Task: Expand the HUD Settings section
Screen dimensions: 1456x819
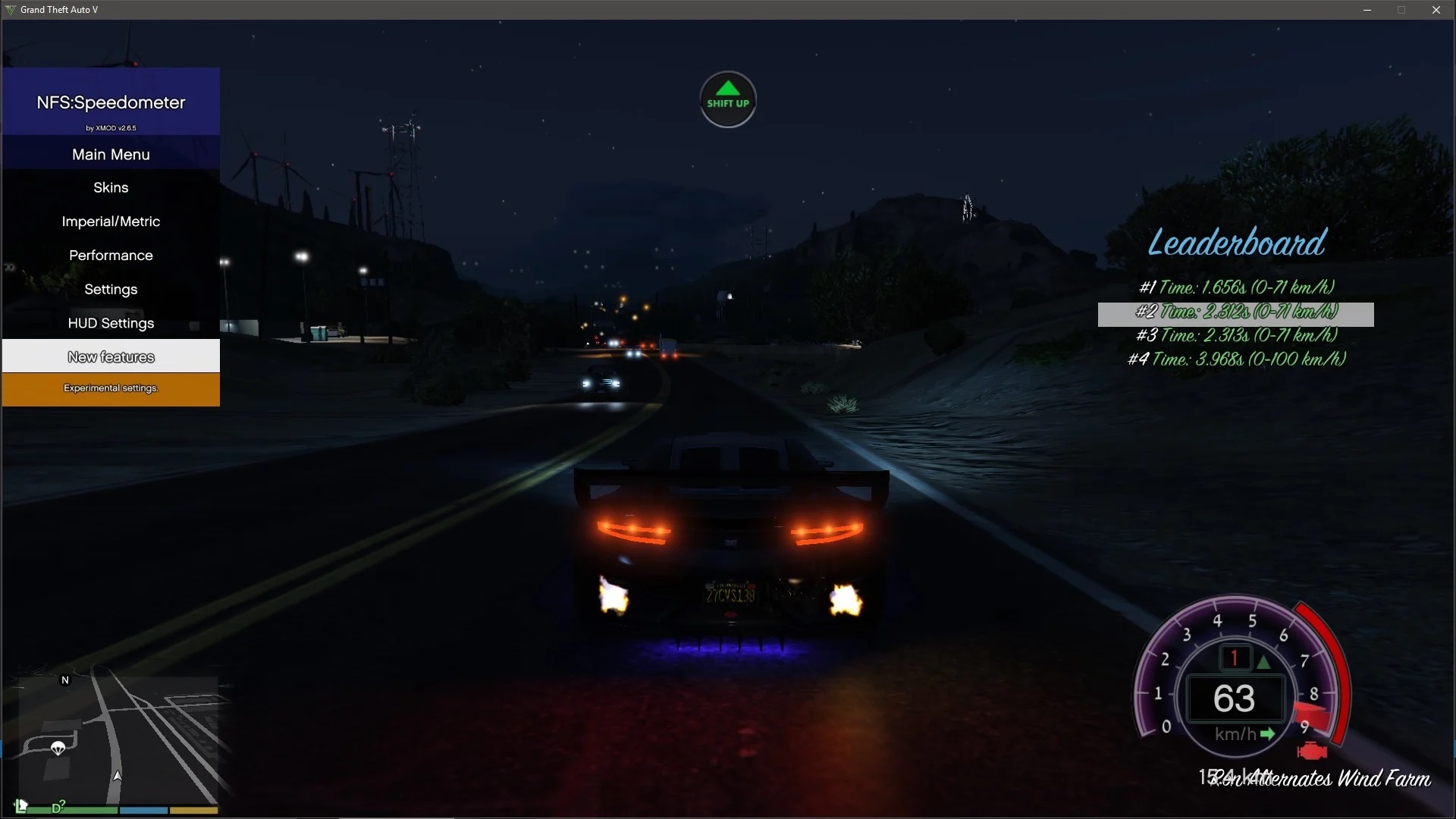Action: pos(110,323)
